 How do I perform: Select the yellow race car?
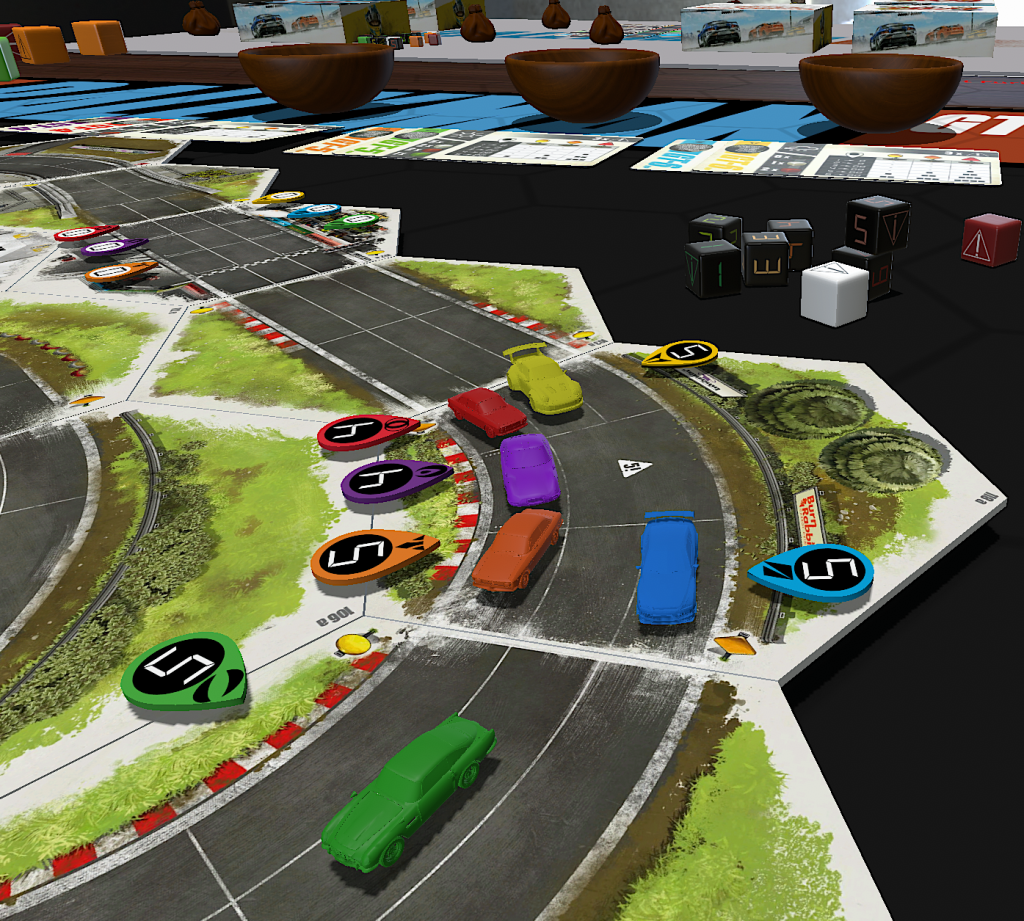pyautogui.click(x=543, y=379)
